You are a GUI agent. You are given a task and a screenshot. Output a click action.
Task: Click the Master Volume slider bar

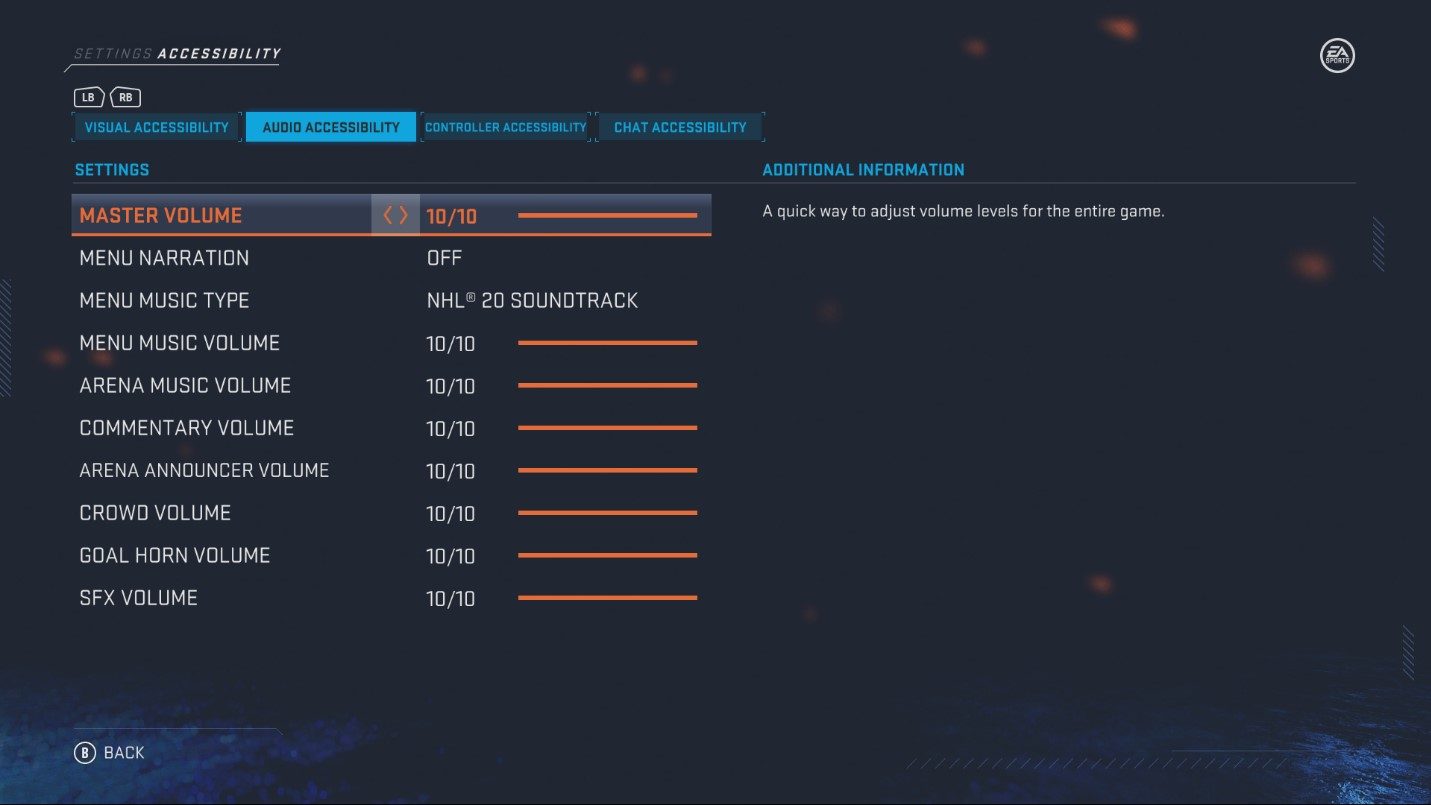608,213
